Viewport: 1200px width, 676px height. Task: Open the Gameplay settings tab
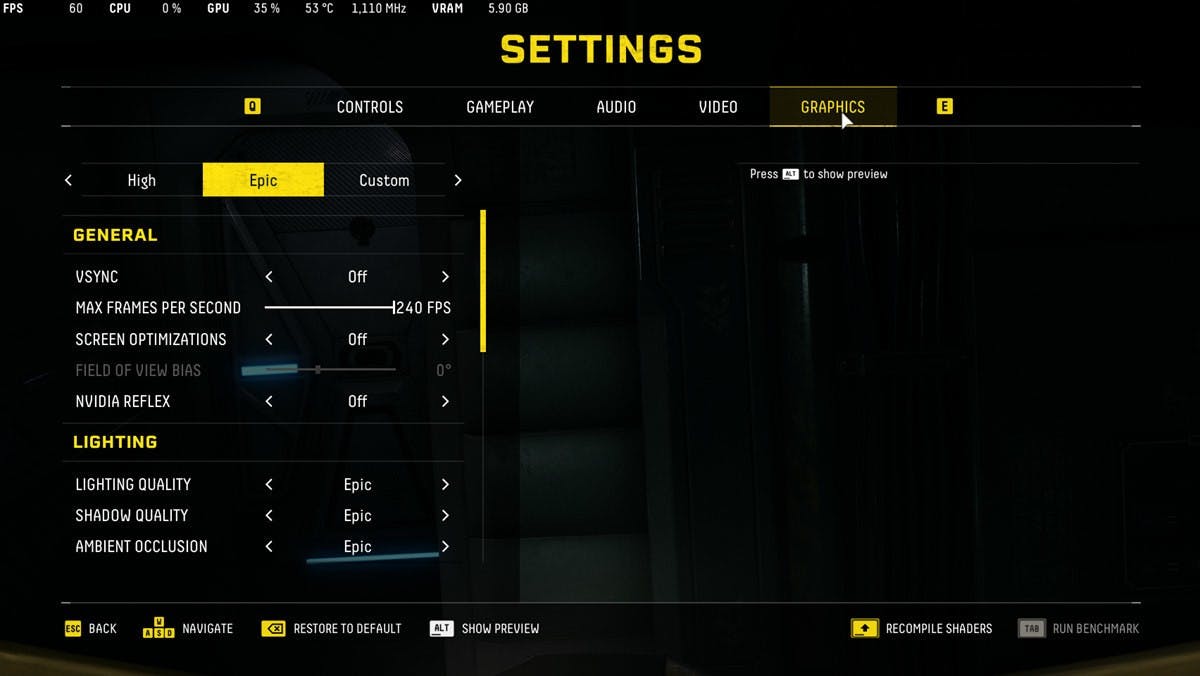pyautogui.click(x=500, y=107)
